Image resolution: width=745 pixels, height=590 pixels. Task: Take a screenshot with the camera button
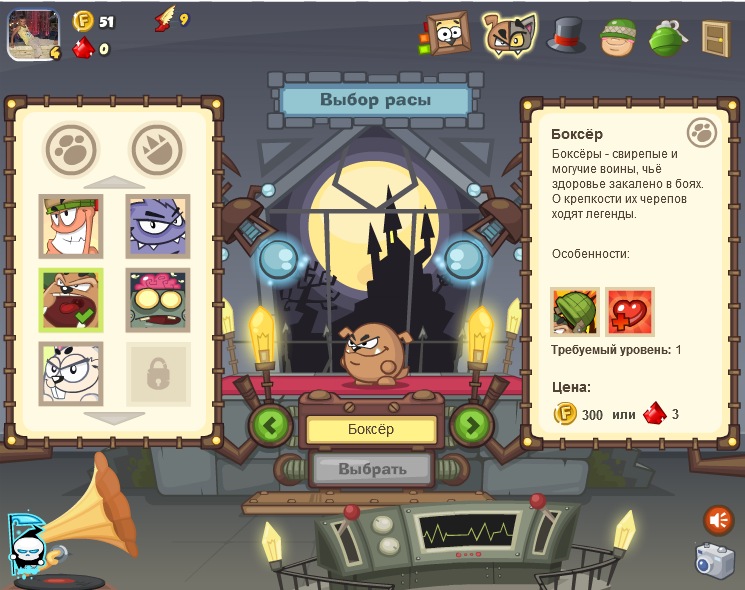(x=715, y=561)
